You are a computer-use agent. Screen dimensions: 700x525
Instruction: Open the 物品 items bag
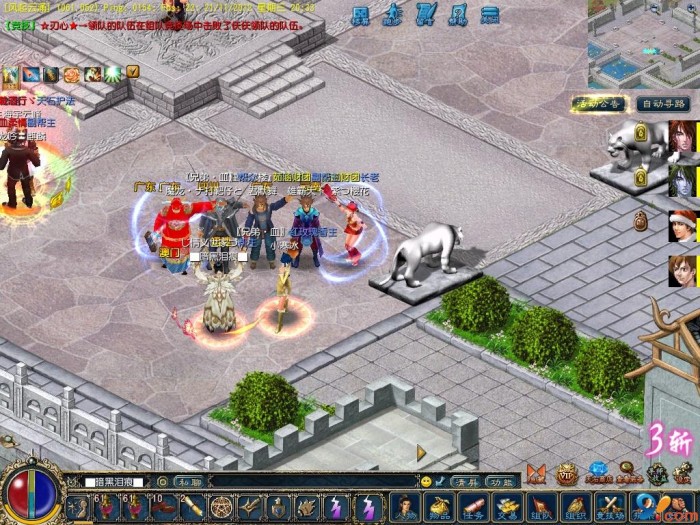pyautogui.click(x=438, y=507)
